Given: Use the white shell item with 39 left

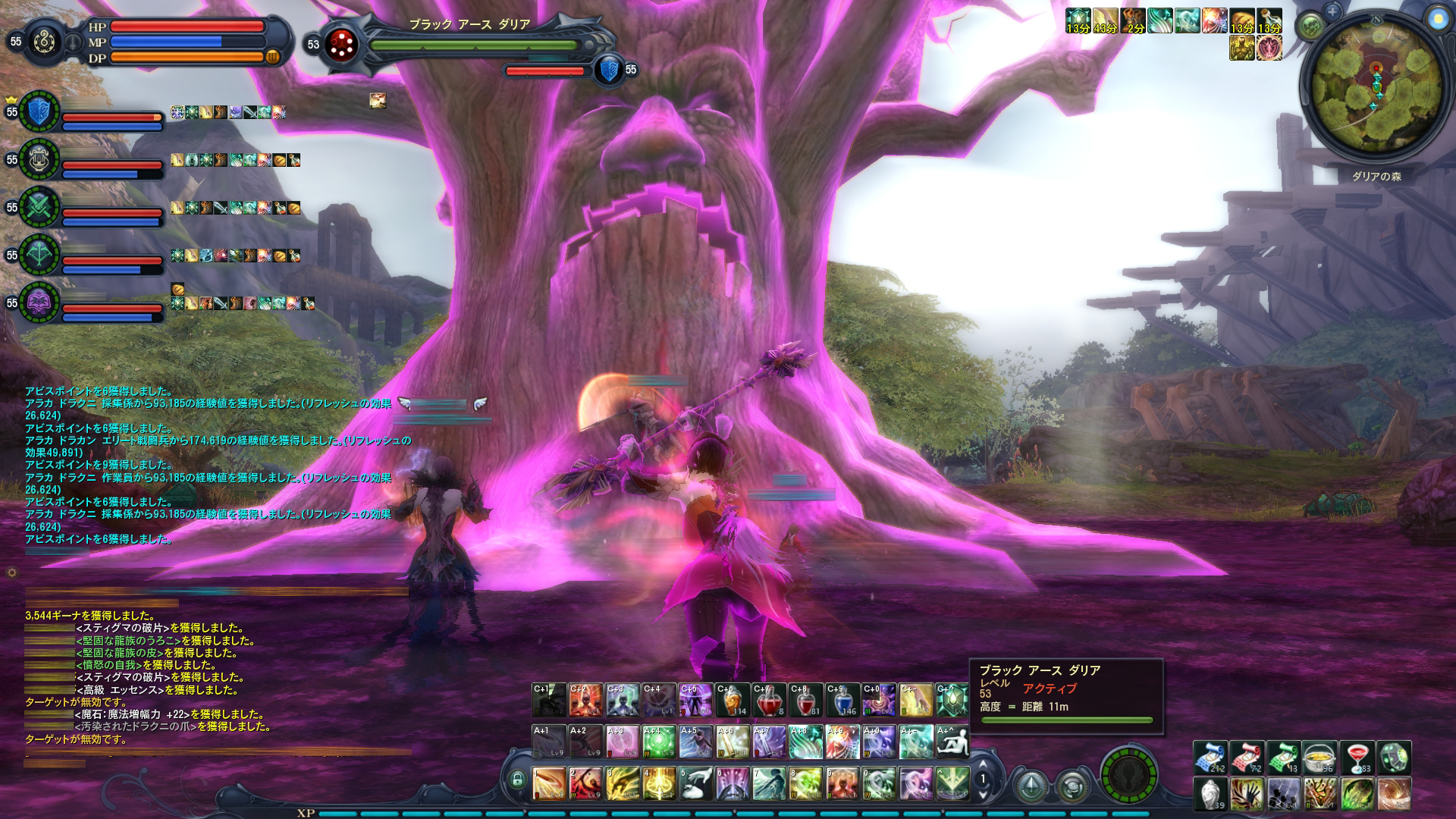Looking at the screenshot, I should click(x=1211, y=795).
